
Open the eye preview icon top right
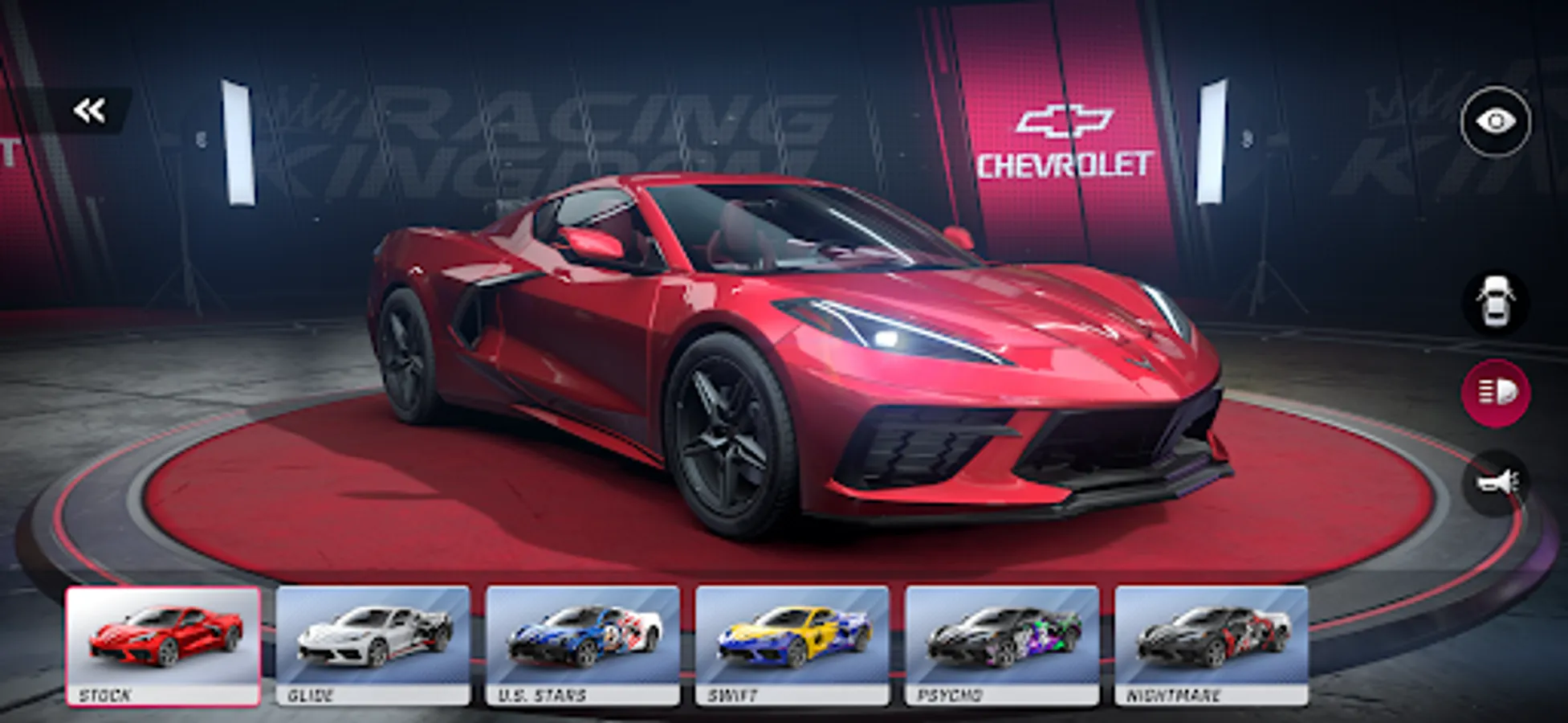click(x=1495, y=119)
